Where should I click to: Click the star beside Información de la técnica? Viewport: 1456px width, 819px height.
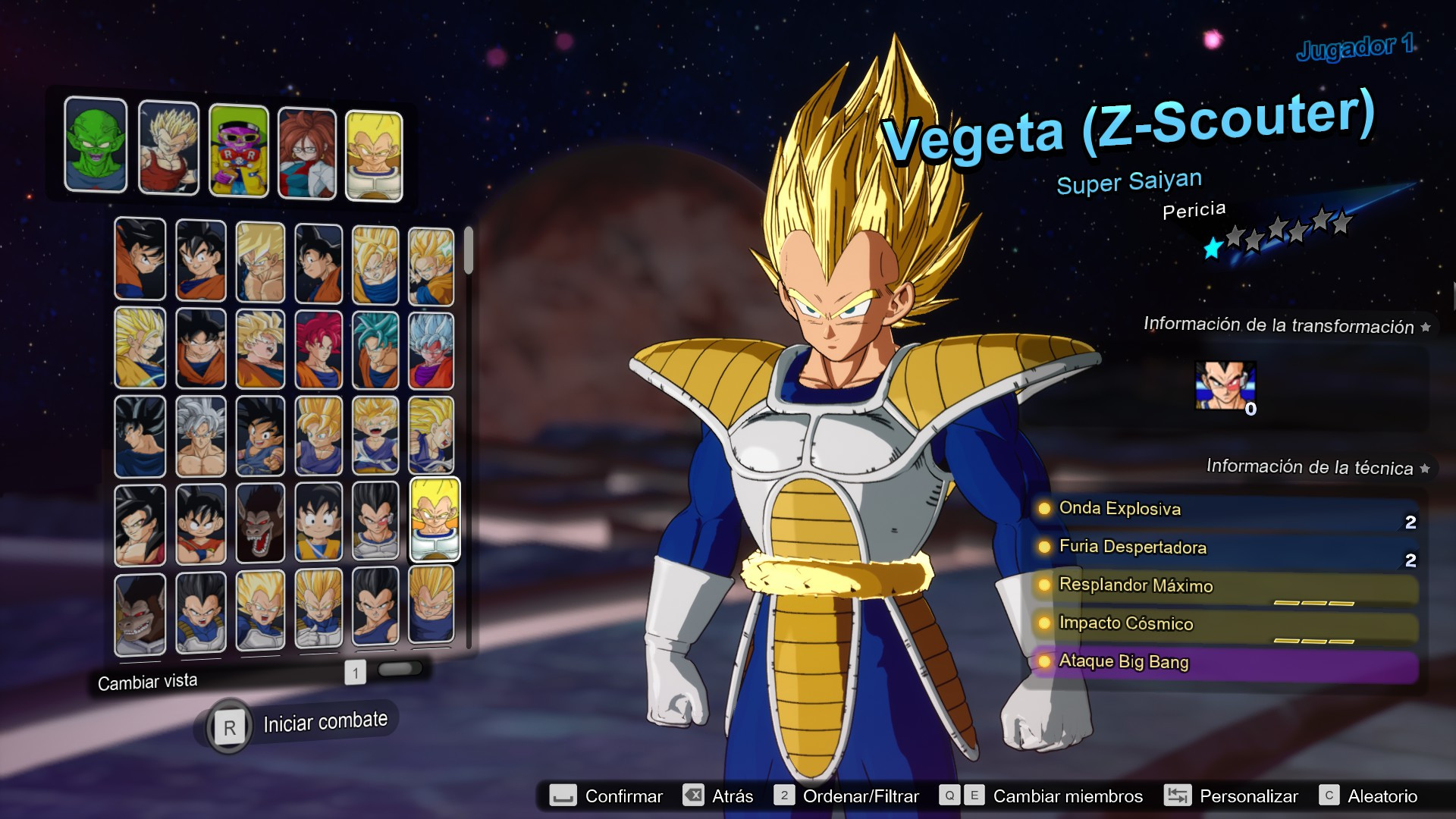pyautogui.click(x=1425, y=468)
